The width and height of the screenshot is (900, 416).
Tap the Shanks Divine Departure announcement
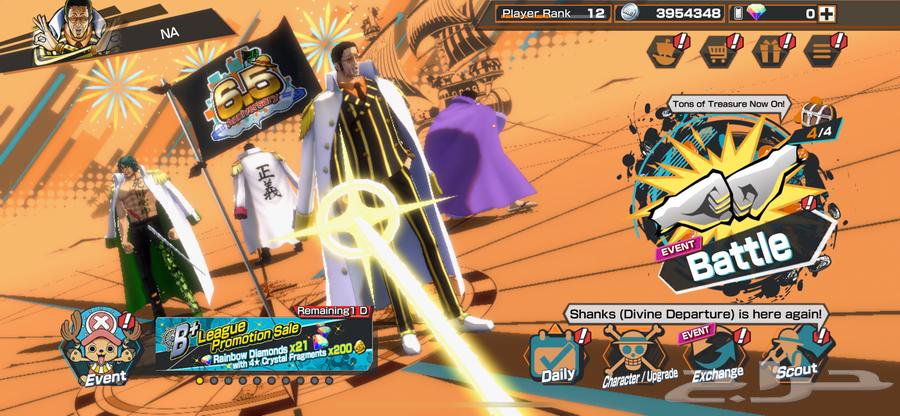coord(695,313)
